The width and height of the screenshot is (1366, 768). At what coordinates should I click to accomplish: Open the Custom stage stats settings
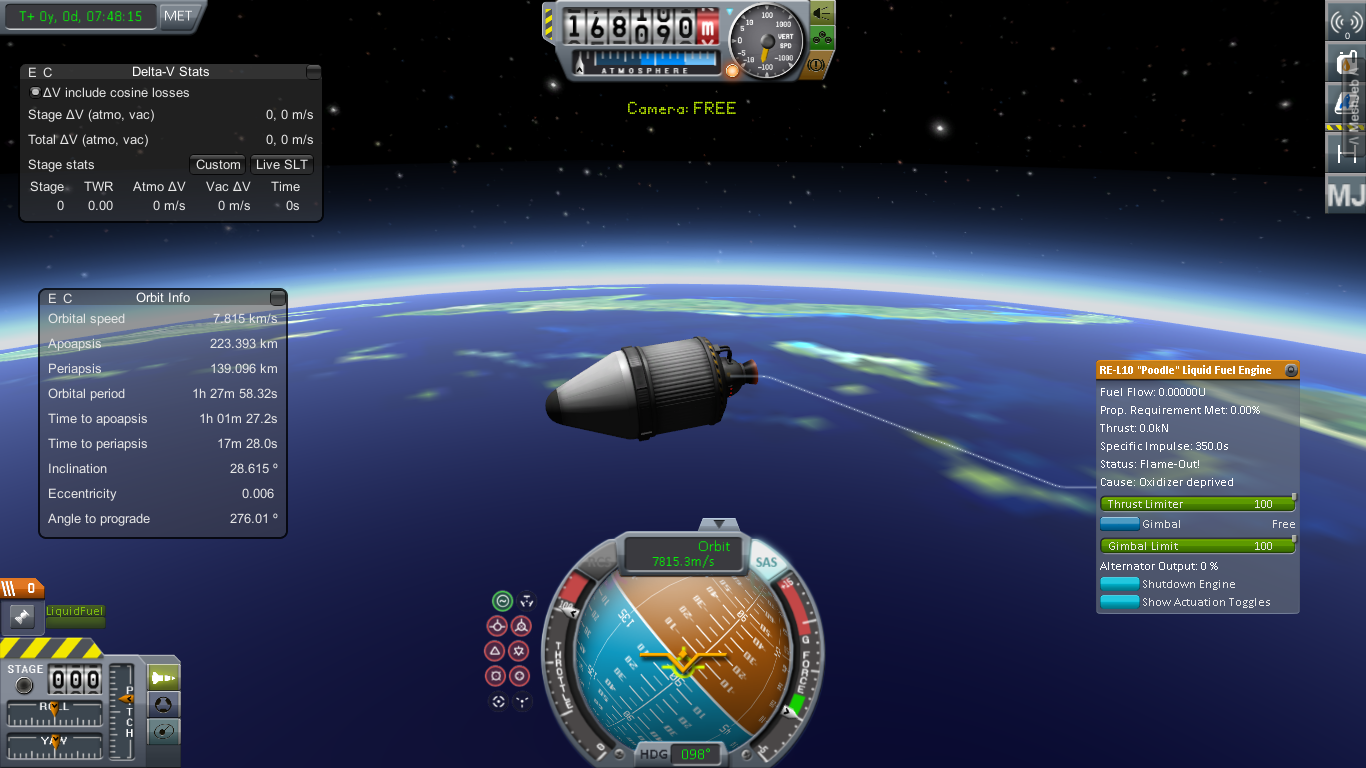[x=218, y=165]
